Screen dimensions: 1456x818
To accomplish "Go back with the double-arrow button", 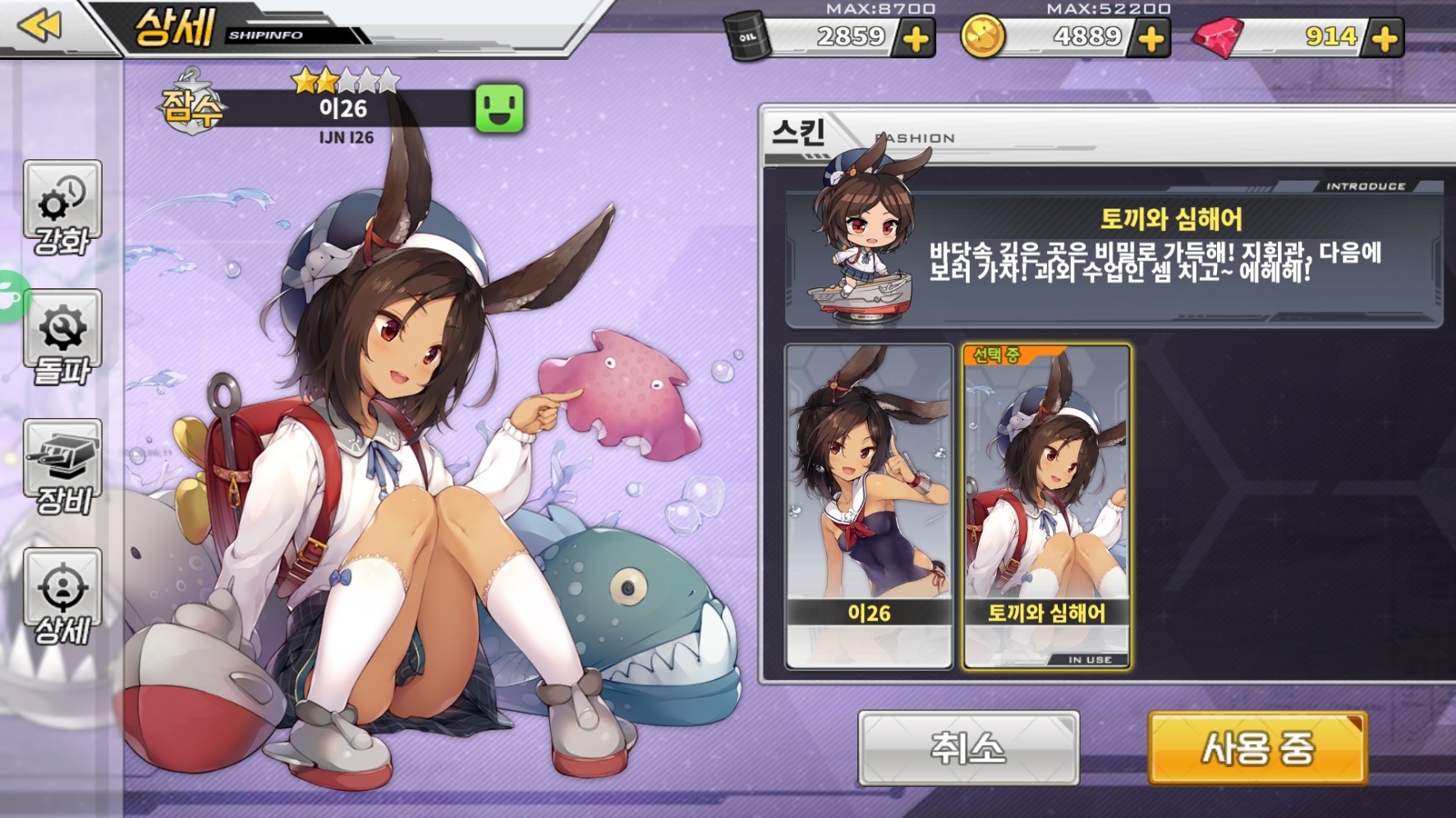I will click(39, 26).
